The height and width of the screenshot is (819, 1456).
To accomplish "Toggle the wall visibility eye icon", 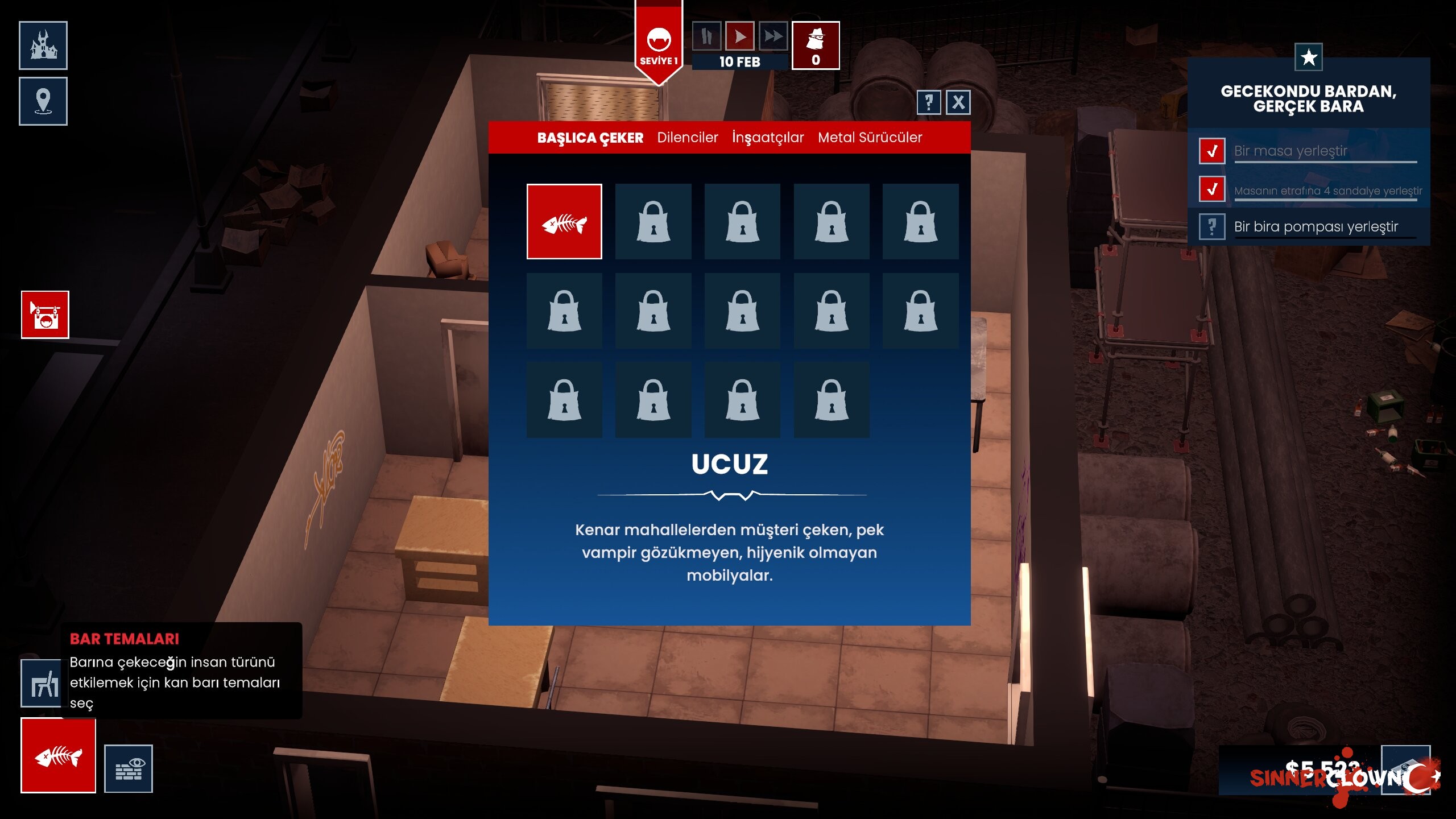I will pos(129,768).
